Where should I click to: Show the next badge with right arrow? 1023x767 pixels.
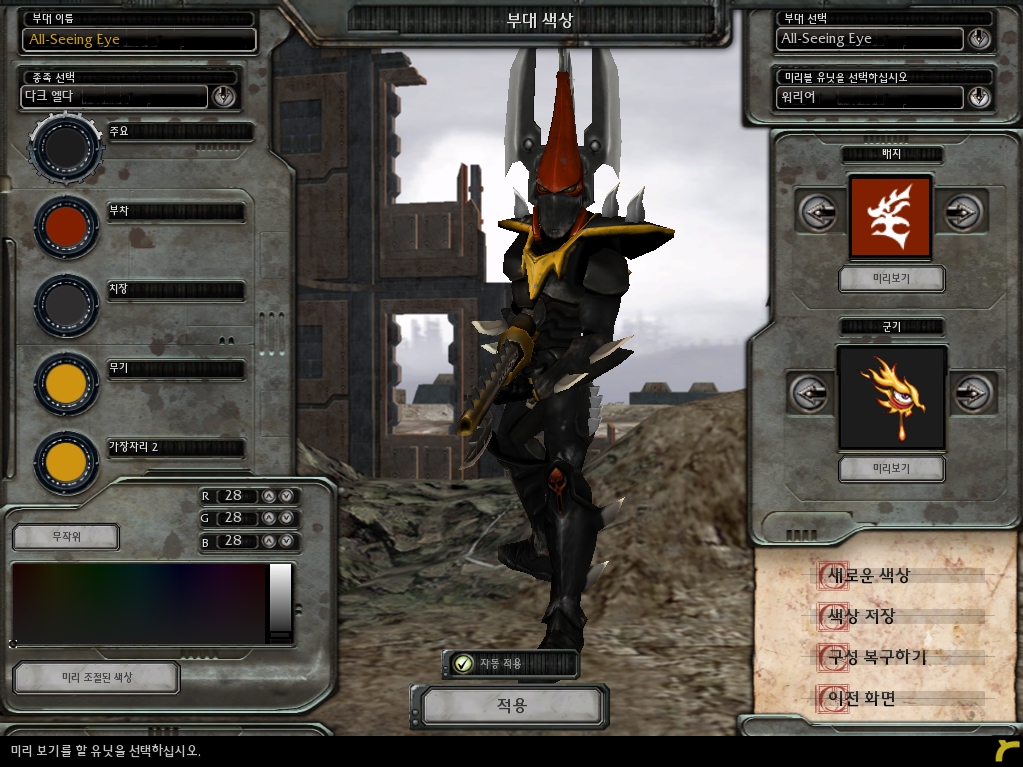tap(962, 212)
